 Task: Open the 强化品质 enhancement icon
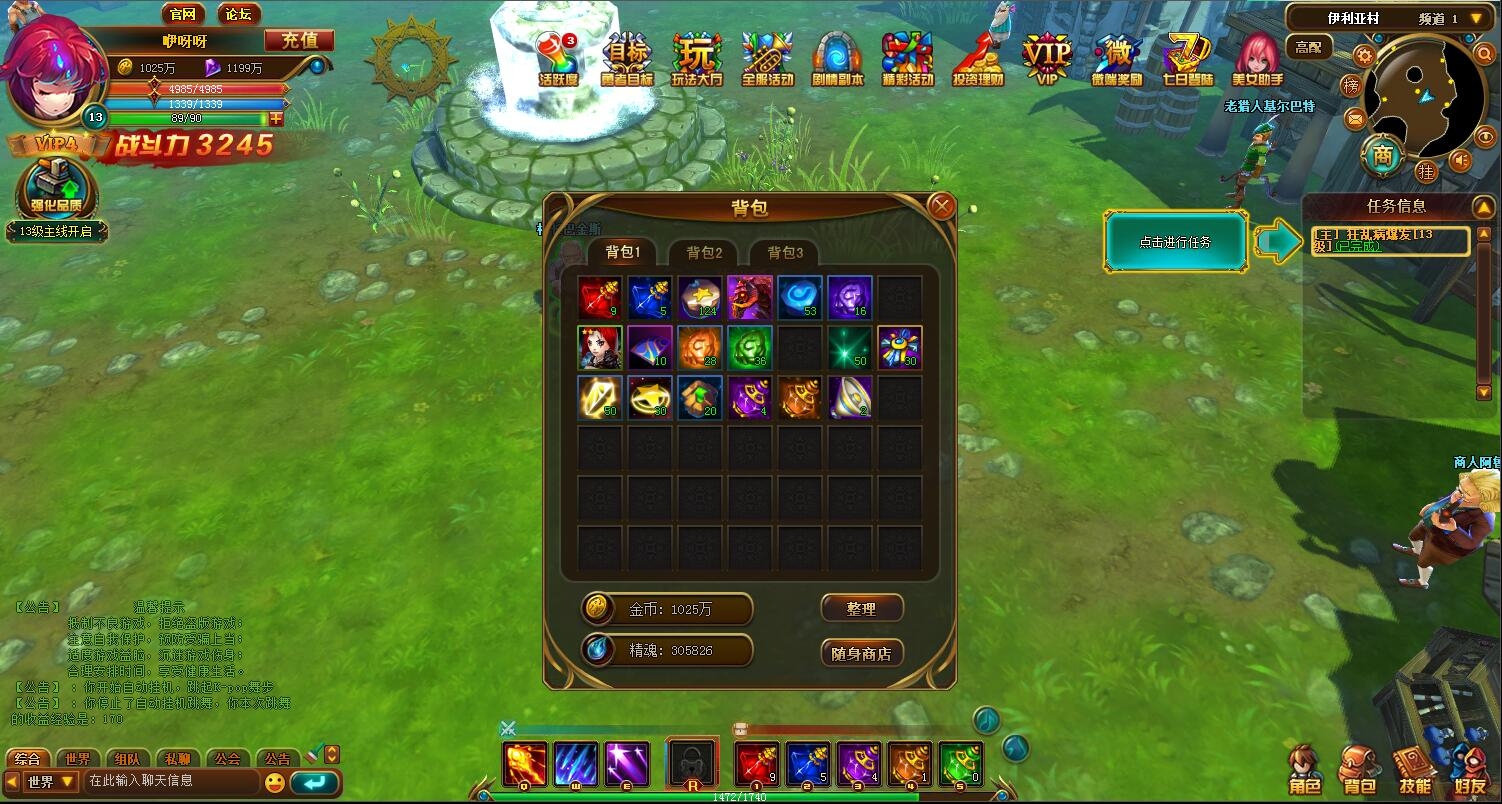tap(57, 189)
